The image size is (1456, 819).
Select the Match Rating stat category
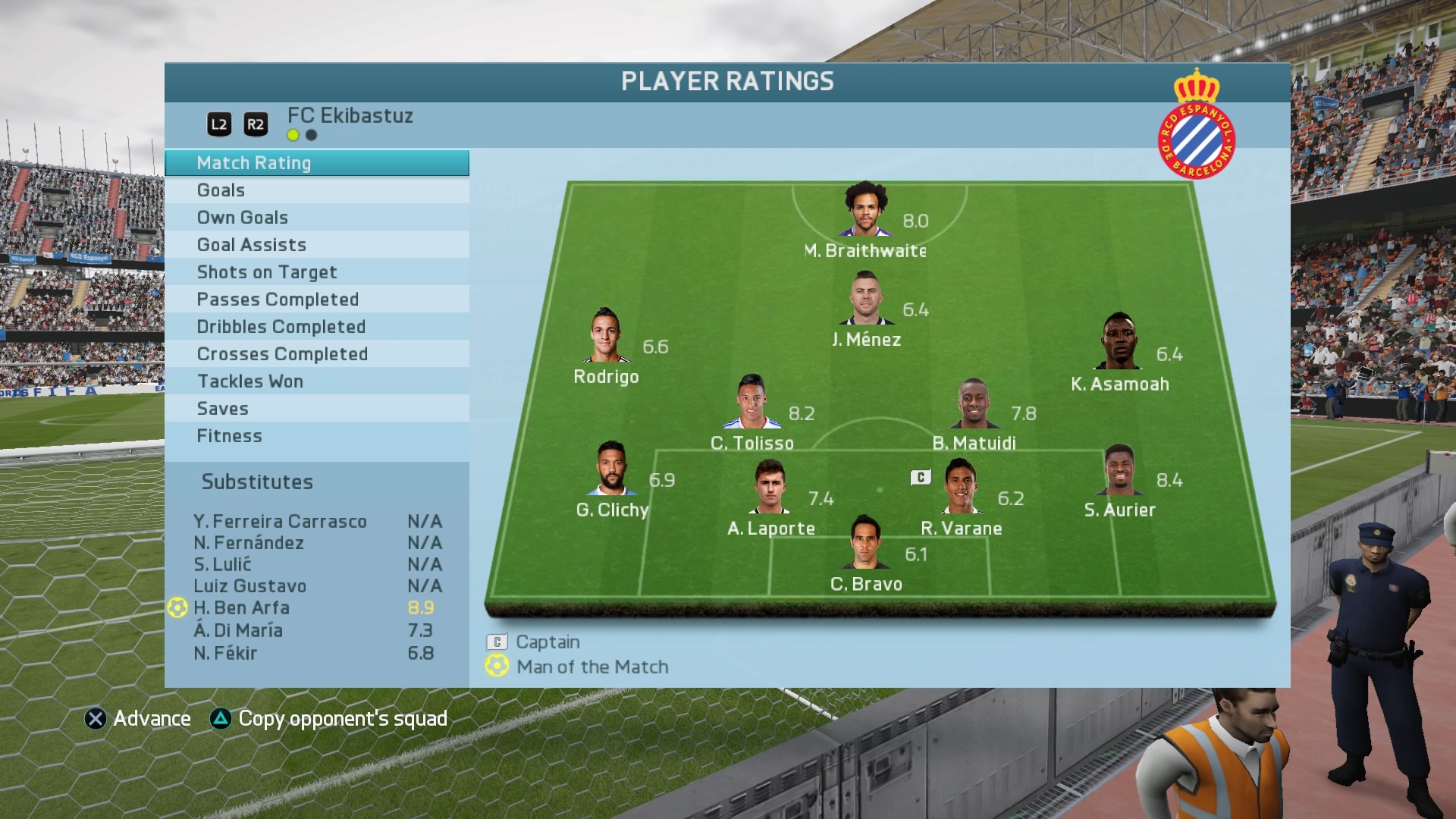click(x=316, y=163)
